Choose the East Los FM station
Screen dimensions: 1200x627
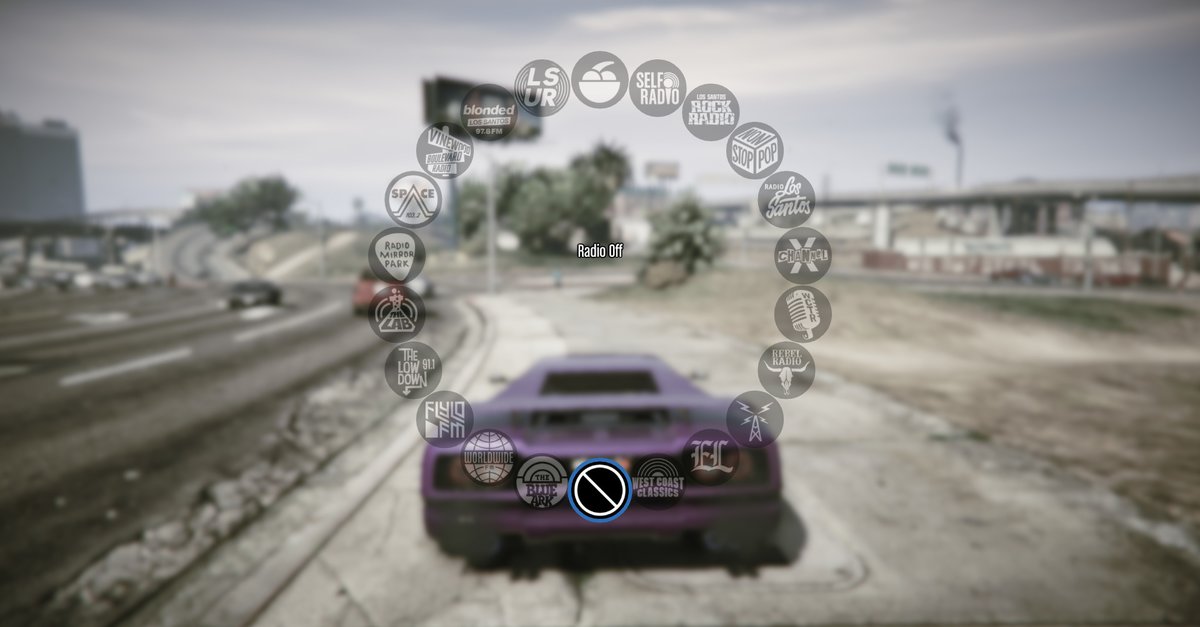coord(711,458)
